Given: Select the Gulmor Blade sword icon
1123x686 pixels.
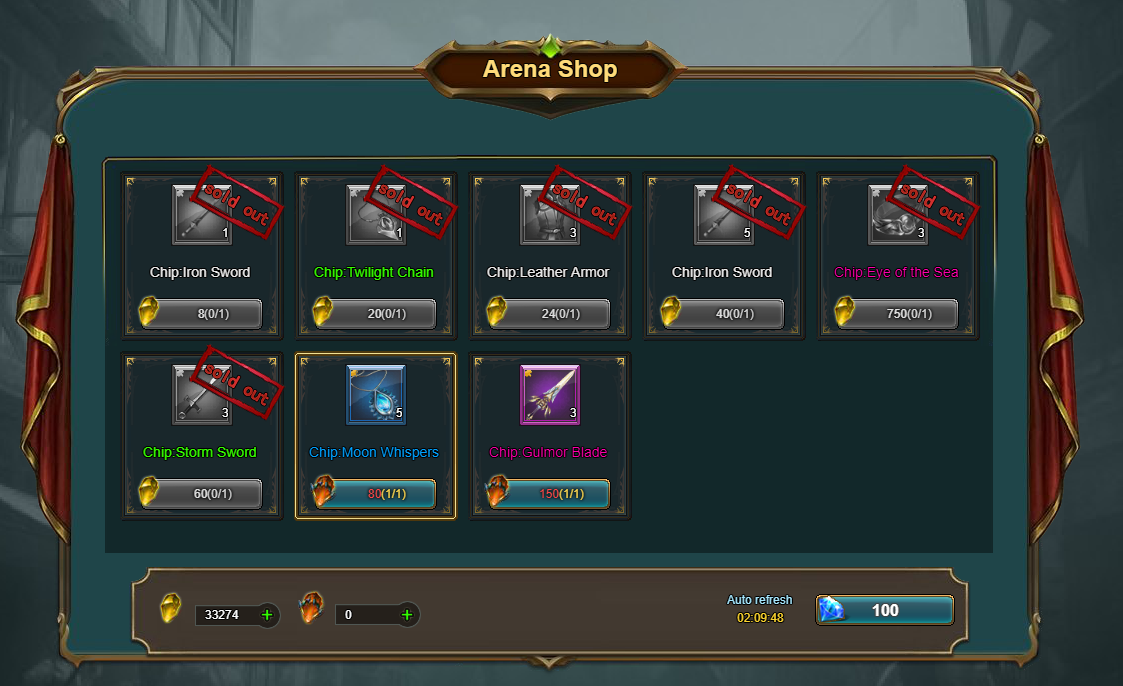Looking at the screenshot, I should coord(550,394).
